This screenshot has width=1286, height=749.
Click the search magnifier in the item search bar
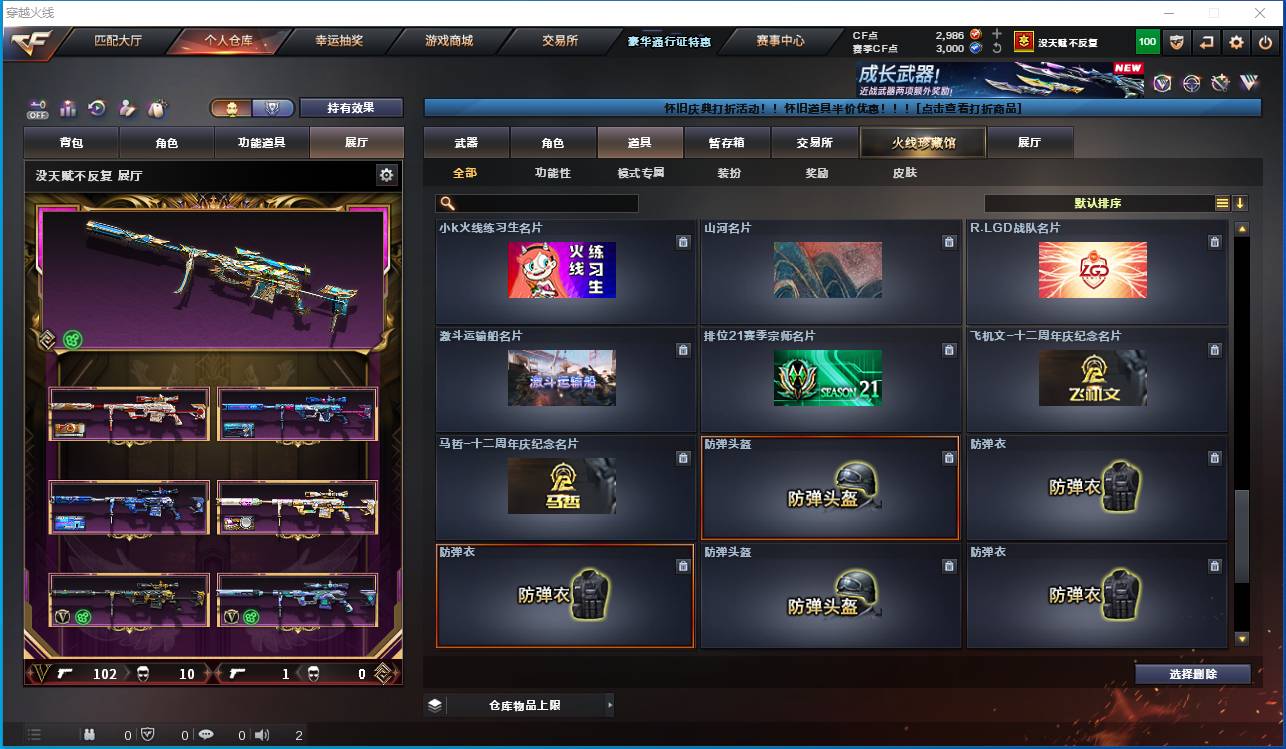tap(450, 203)
